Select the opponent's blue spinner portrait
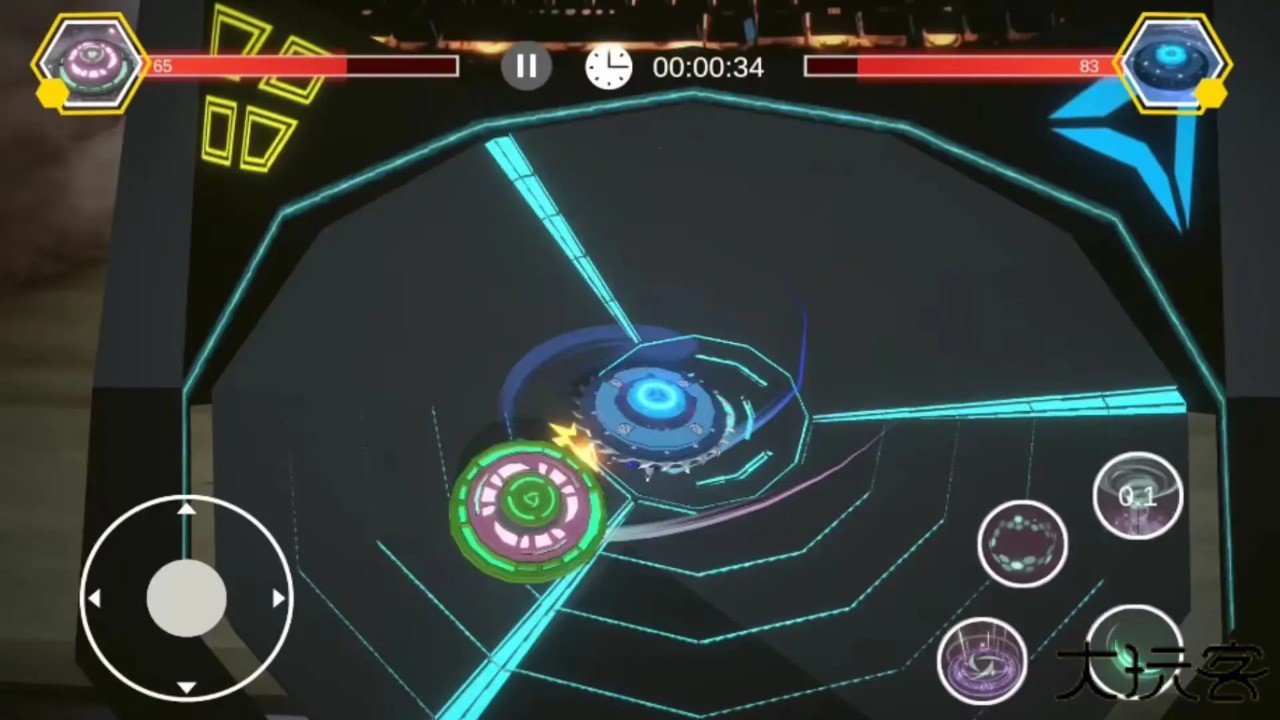This screenshot has width=1280, height=720. tap(1172, 62)
